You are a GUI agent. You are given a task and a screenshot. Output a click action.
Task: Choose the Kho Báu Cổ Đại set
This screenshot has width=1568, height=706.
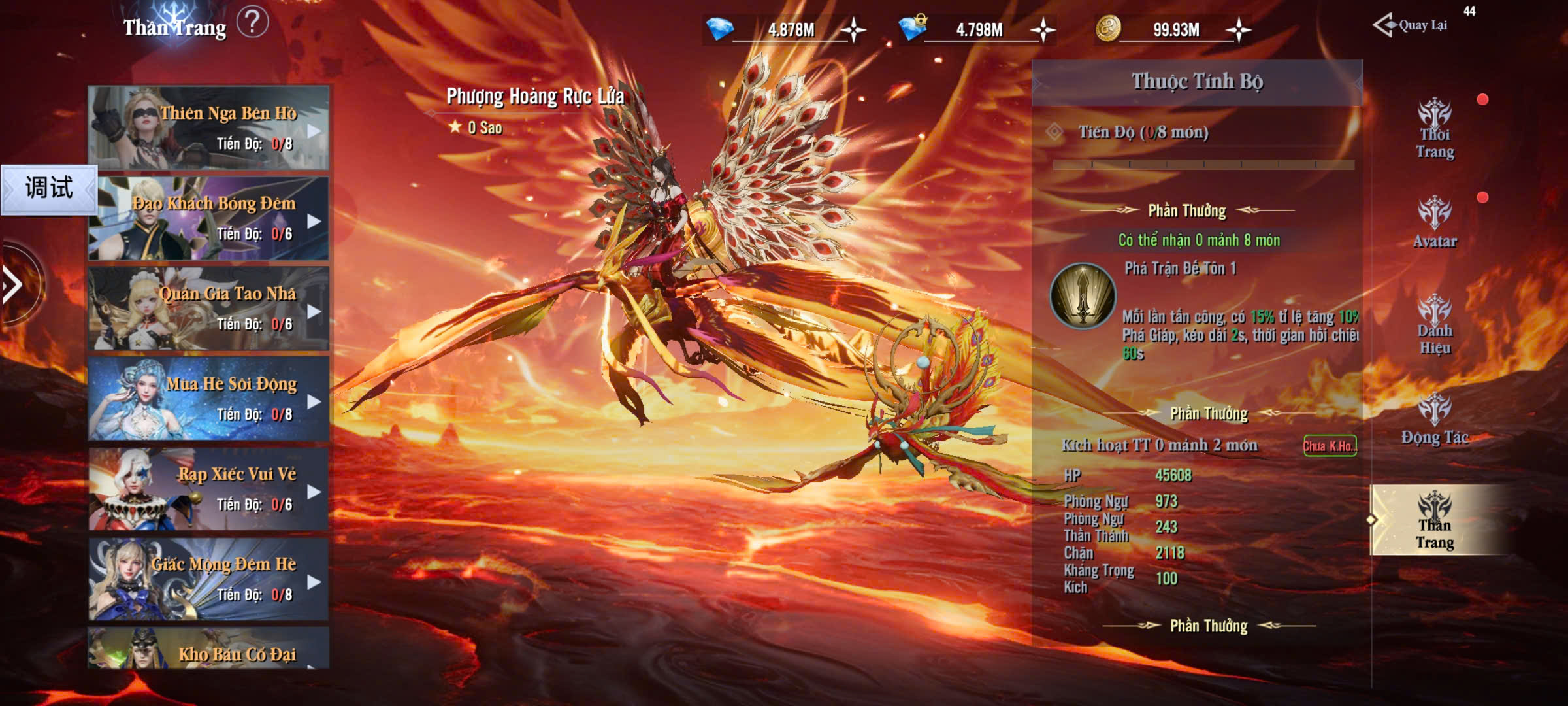208,650
